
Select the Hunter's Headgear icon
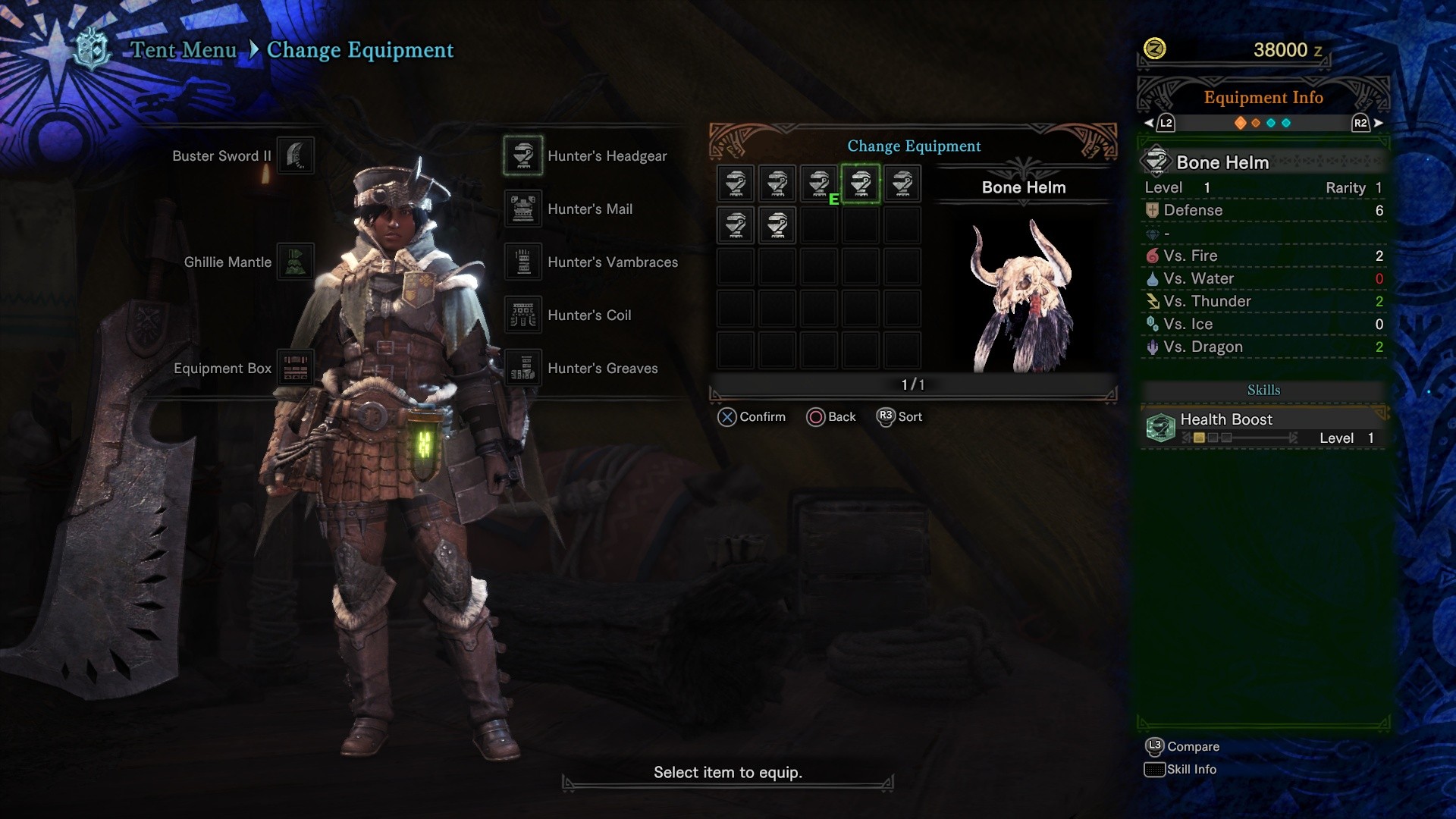pos(522,155)
